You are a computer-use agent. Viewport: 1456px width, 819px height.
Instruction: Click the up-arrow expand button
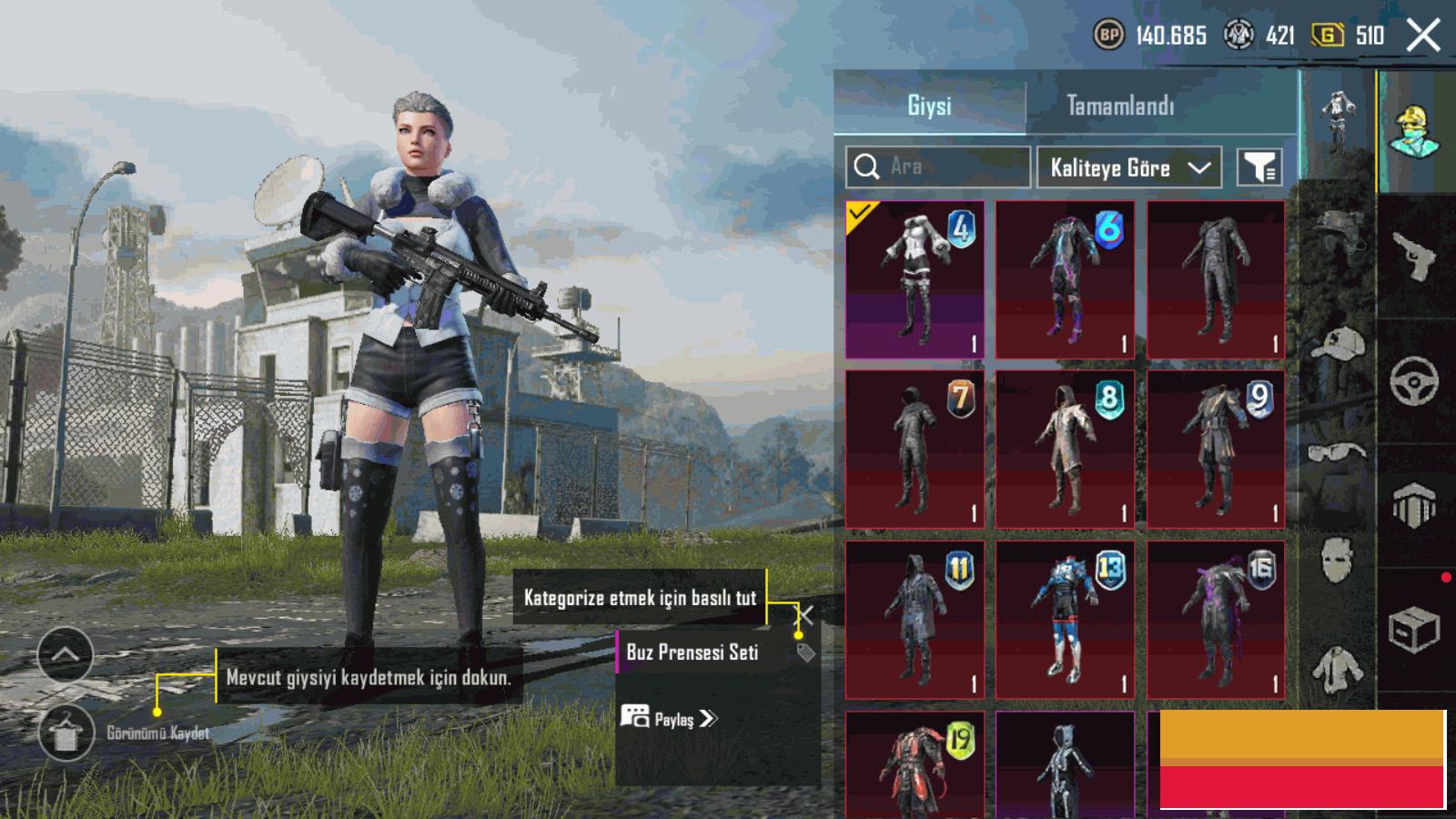point(66,654)
